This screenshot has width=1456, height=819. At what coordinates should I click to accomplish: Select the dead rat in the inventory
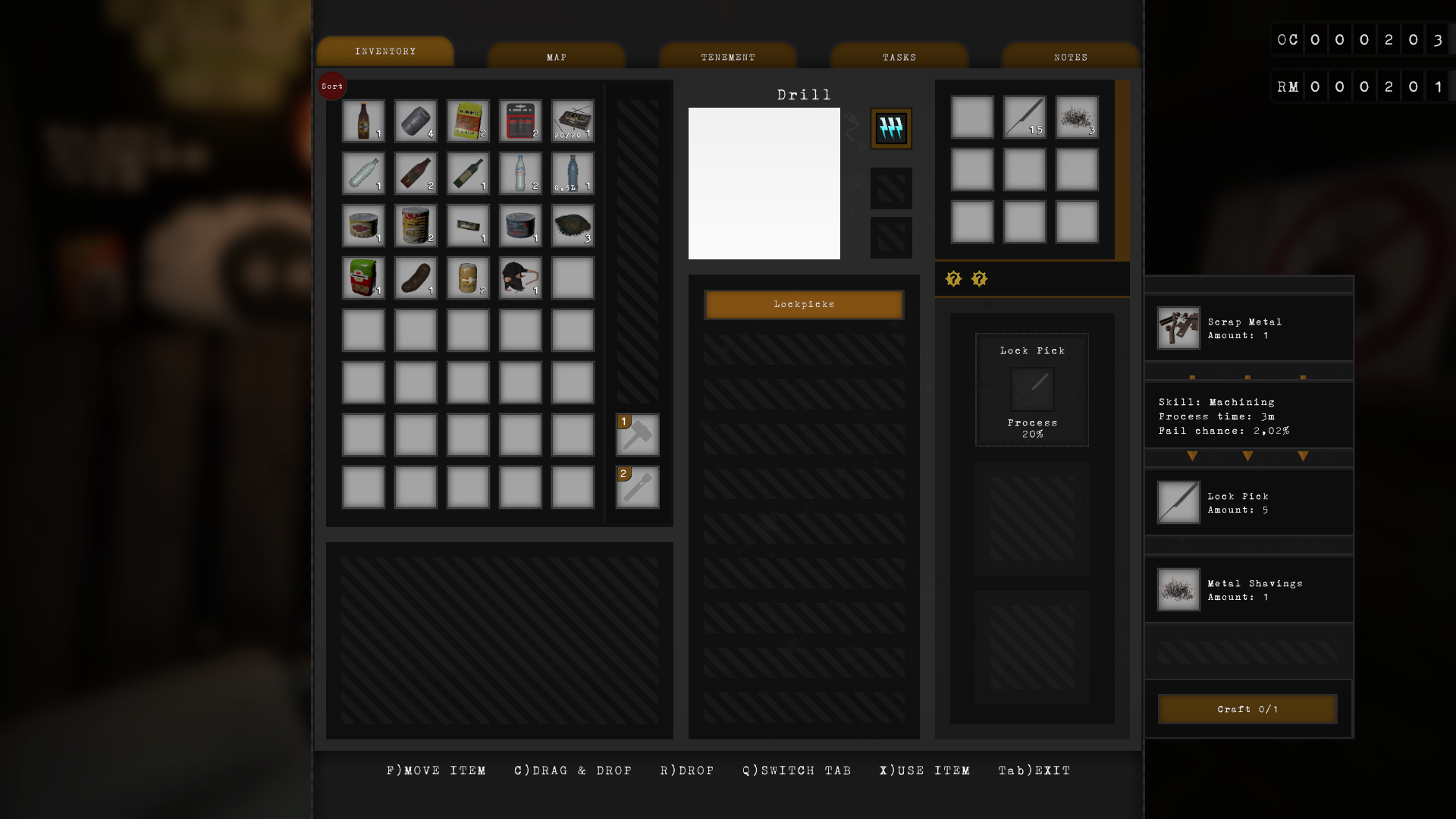click(519, 278)
